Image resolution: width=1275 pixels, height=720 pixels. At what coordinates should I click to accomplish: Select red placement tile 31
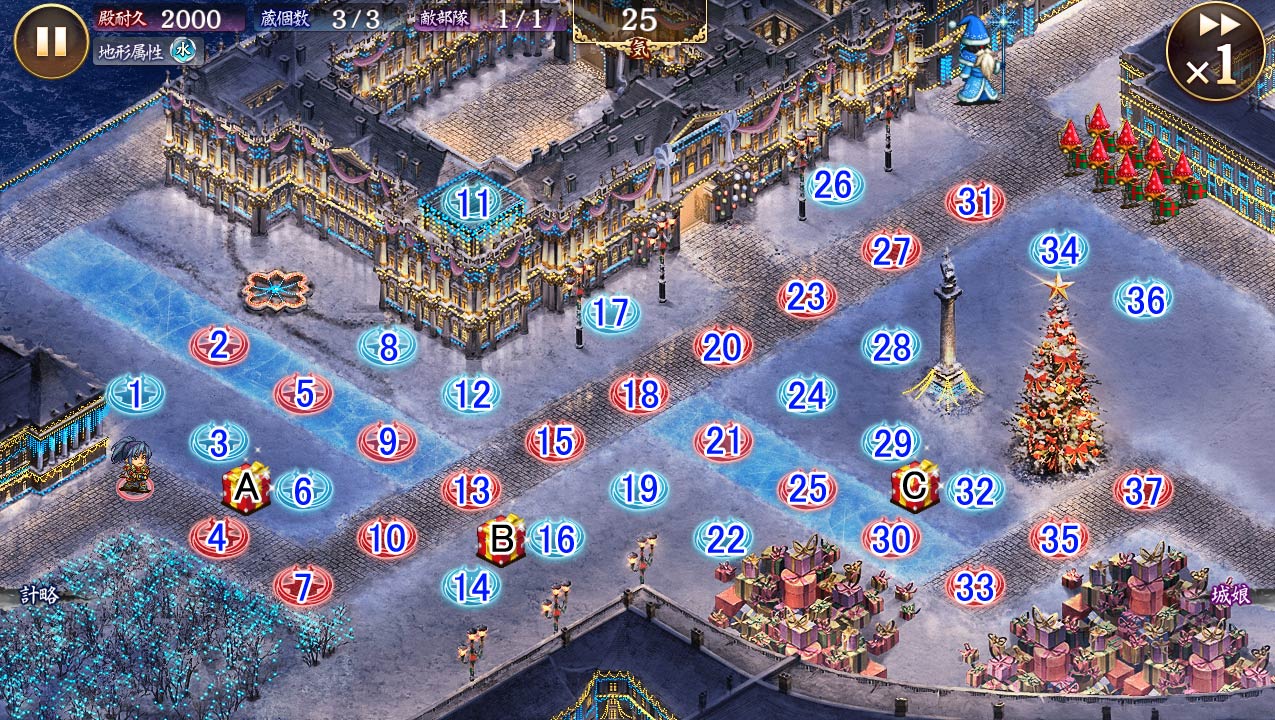(x=975, y=203)
